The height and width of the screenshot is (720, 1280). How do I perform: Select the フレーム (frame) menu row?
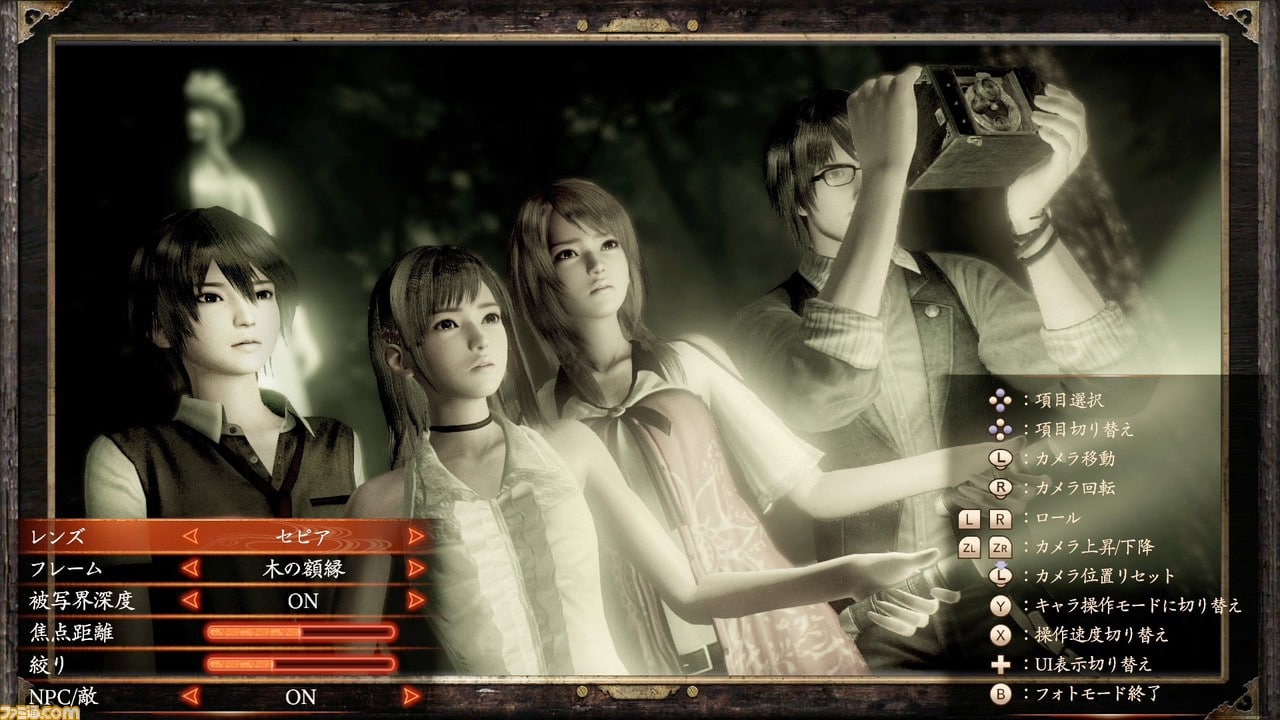pos(66,569)
